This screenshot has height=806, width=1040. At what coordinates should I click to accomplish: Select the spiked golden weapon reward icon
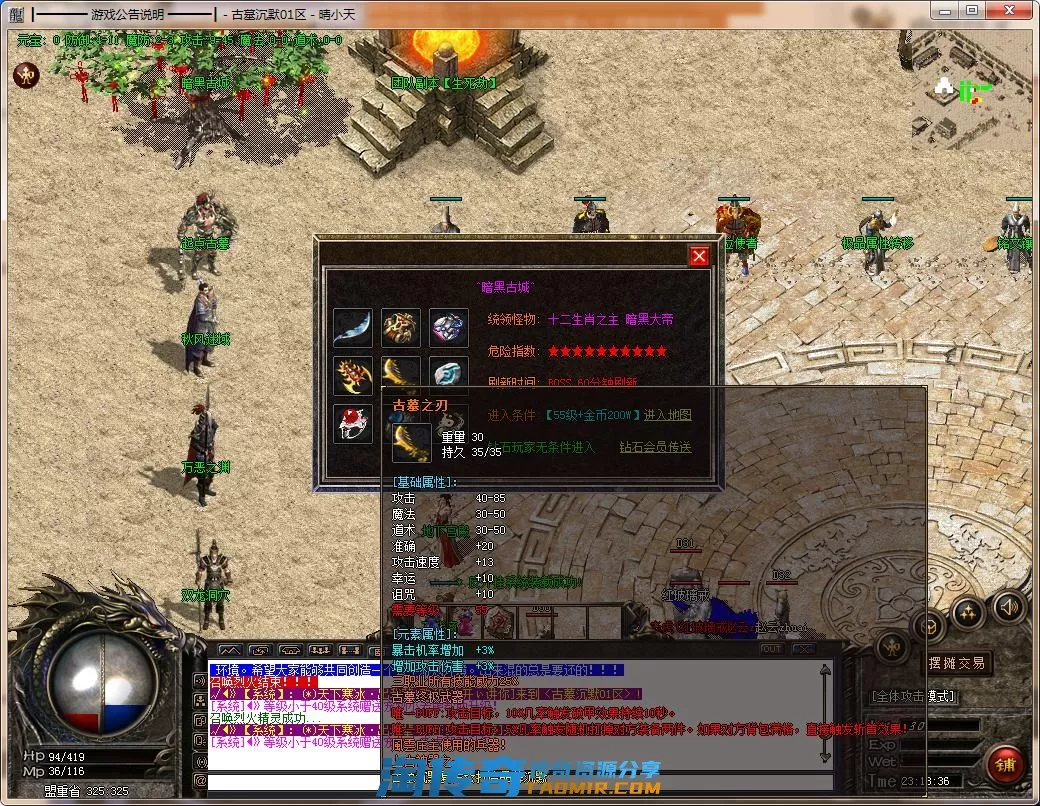coord(352,376)
